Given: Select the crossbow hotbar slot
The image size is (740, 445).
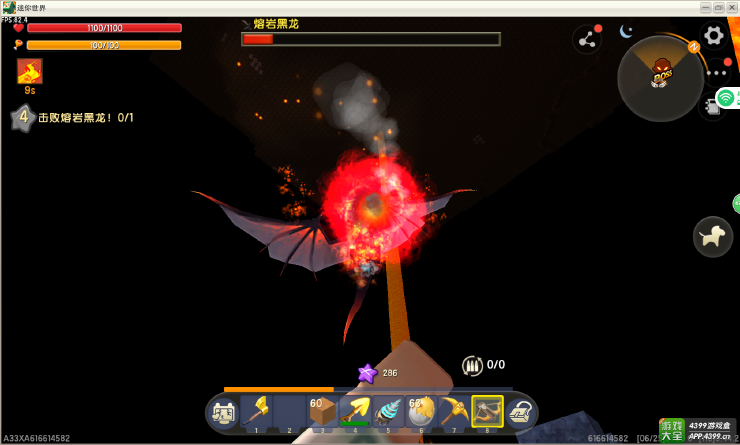Looking at the screenshot, I should (x=487, y=410).
